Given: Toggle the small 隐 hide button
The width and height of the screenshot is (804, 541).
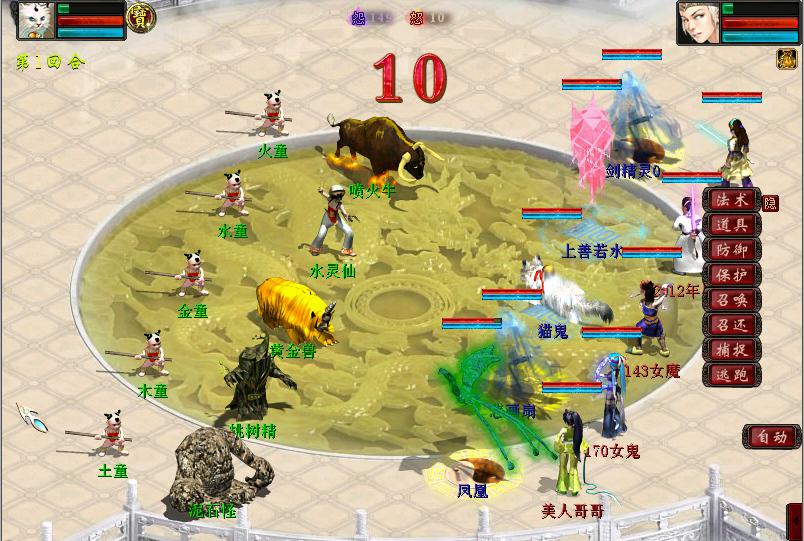Looking at the screenshot, I should point(770,202).
